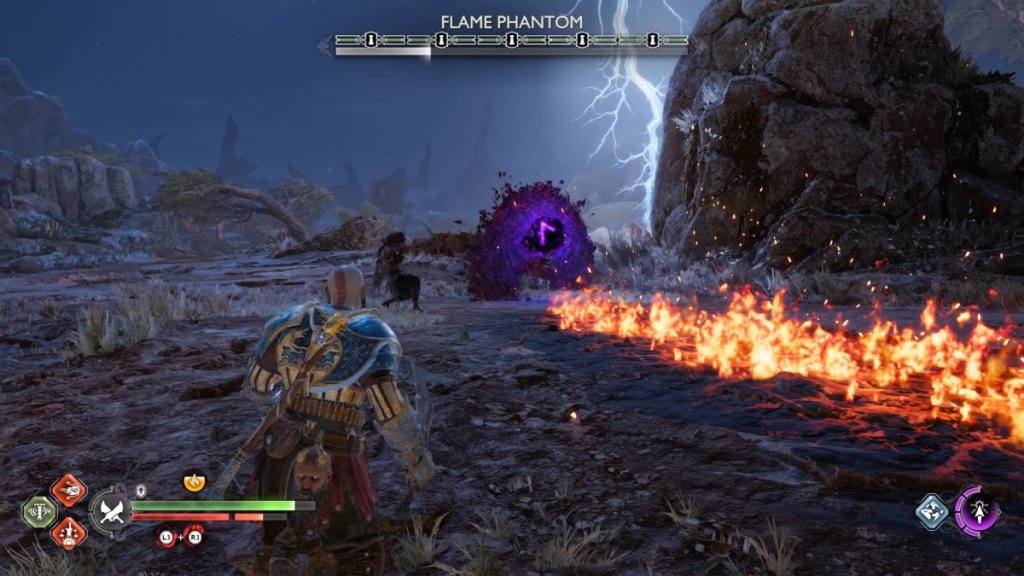Click the small shield icon above health
1024x576 pixels.
coord(142,490)
